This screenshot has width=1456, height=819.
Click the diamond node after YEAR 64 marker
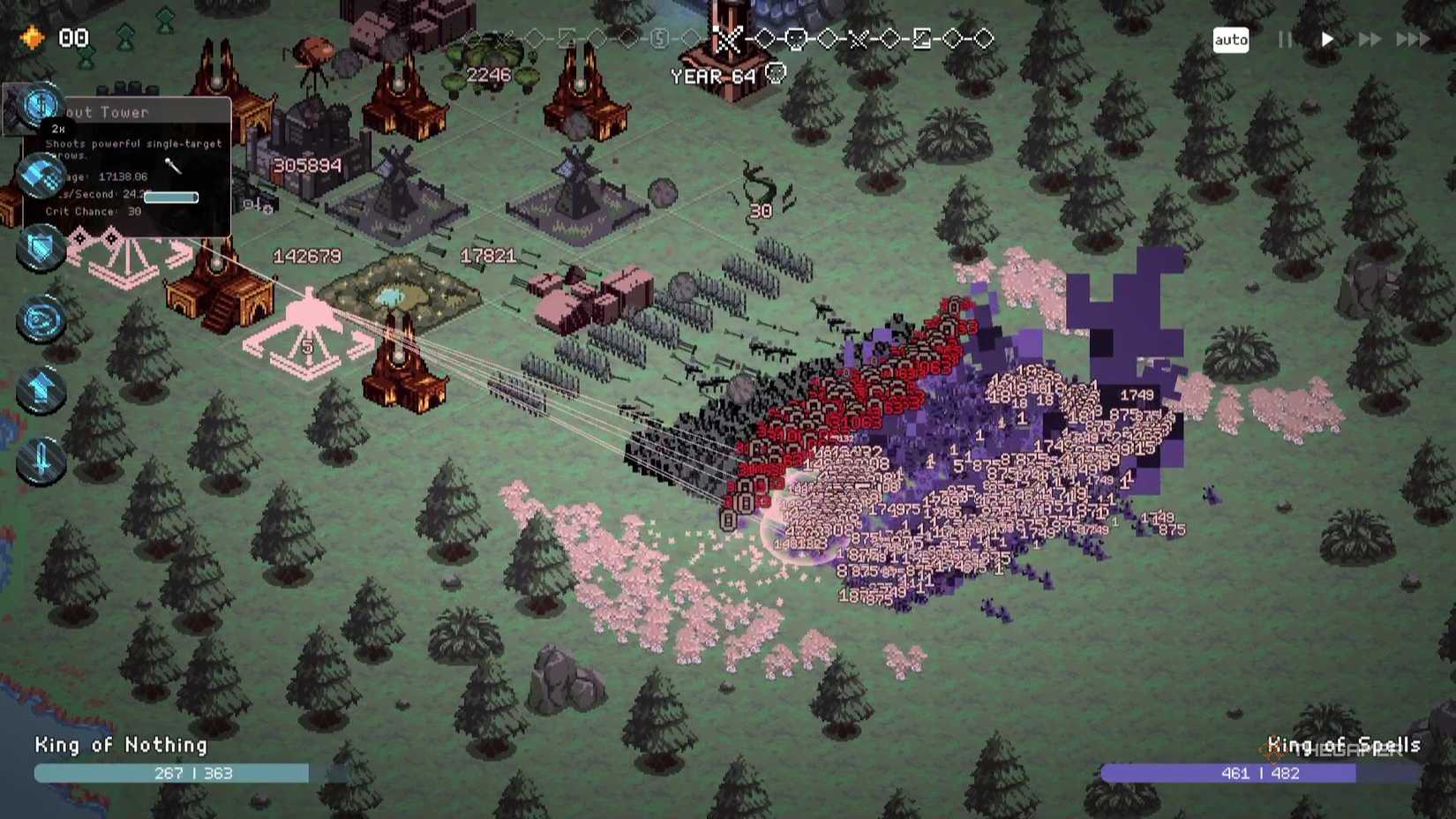765,39
